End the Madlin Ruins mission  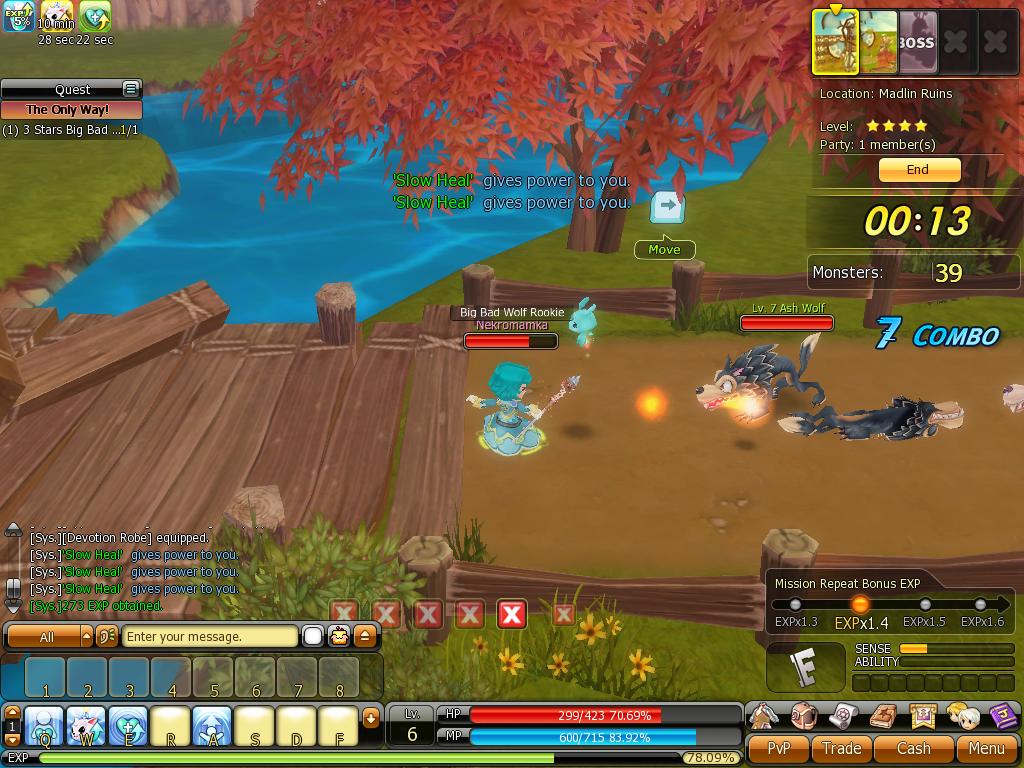point(919,170)
